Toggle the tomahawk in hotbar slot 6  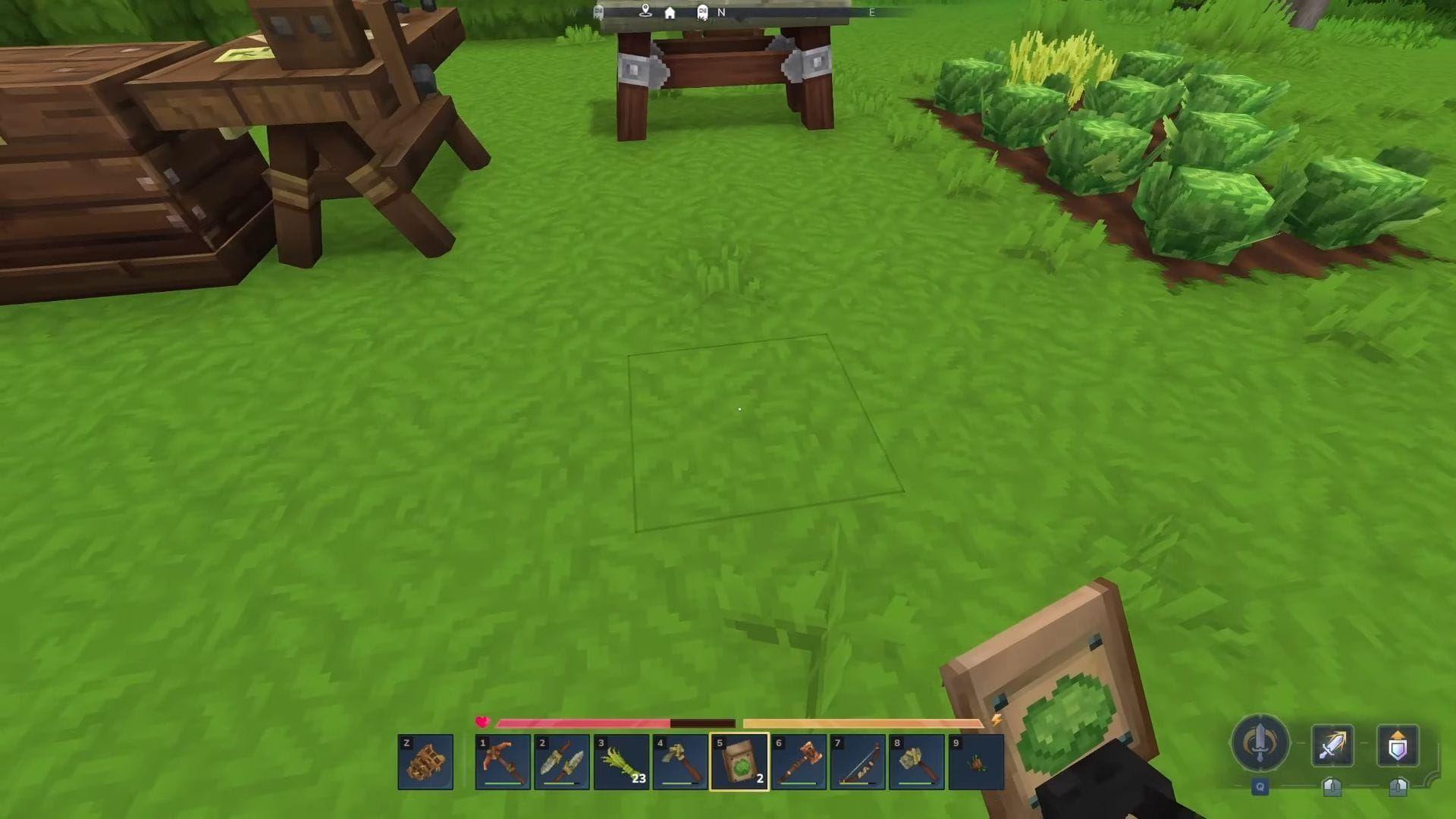pos(798,762)
